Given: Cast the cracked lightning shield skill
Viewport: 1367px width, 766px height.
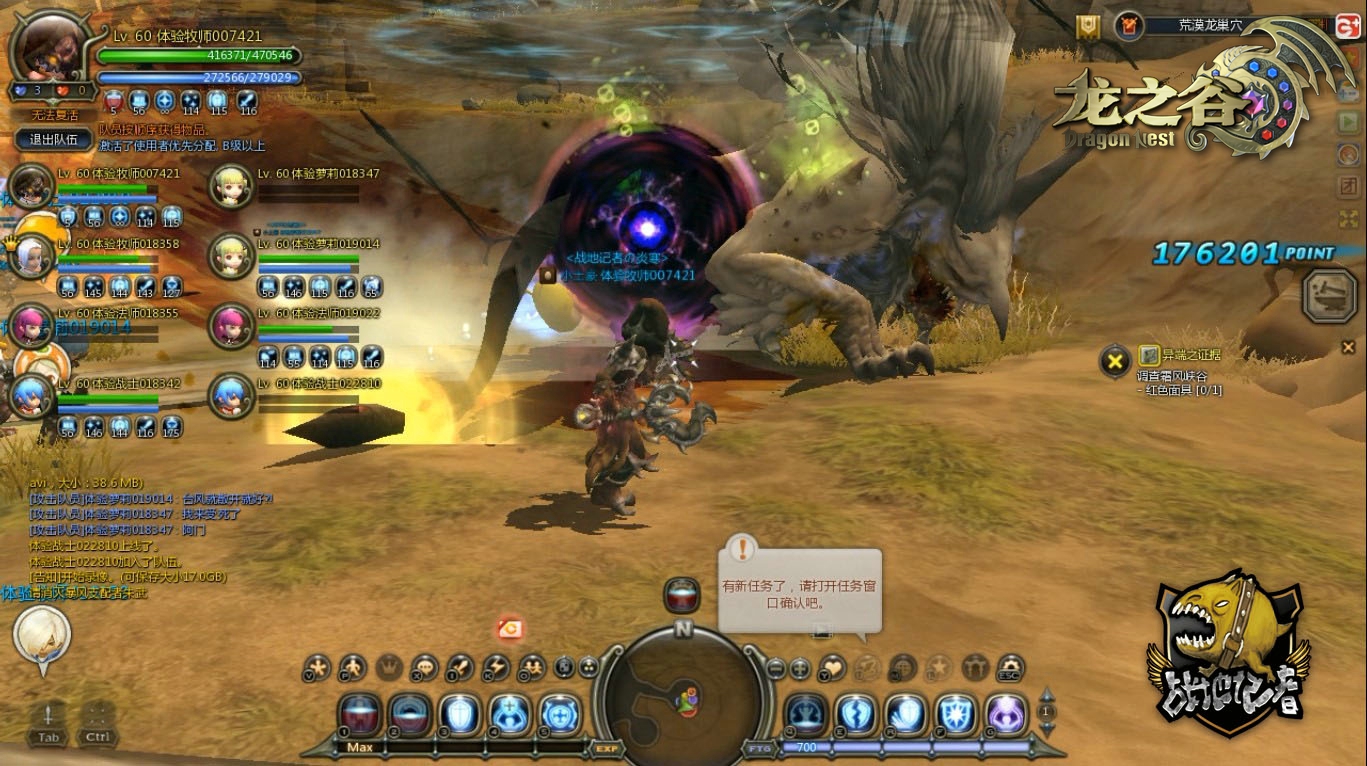Looking at the screenshot, I should [856, 714].
